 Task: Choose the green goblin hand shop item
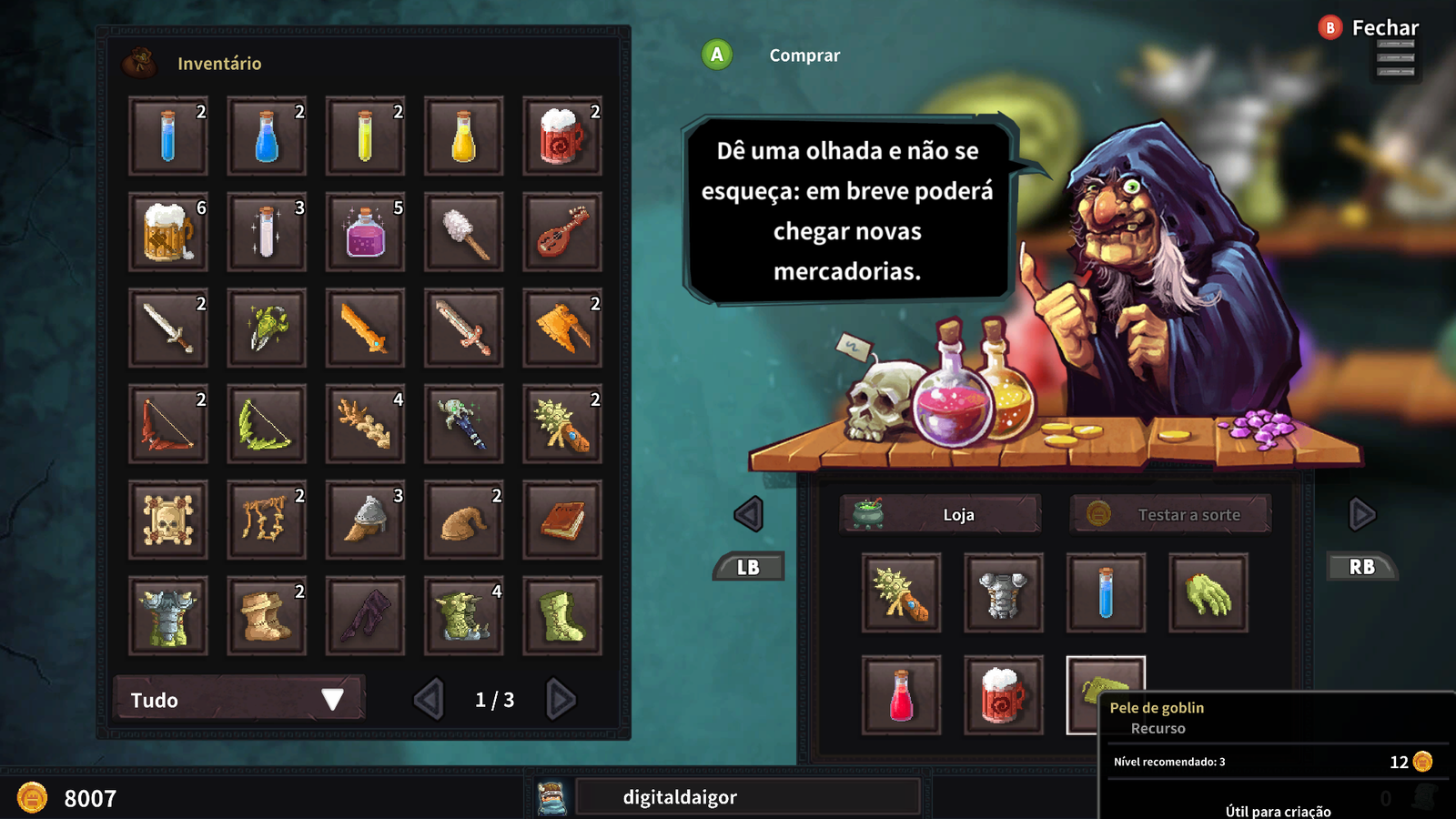[1208, 593]
